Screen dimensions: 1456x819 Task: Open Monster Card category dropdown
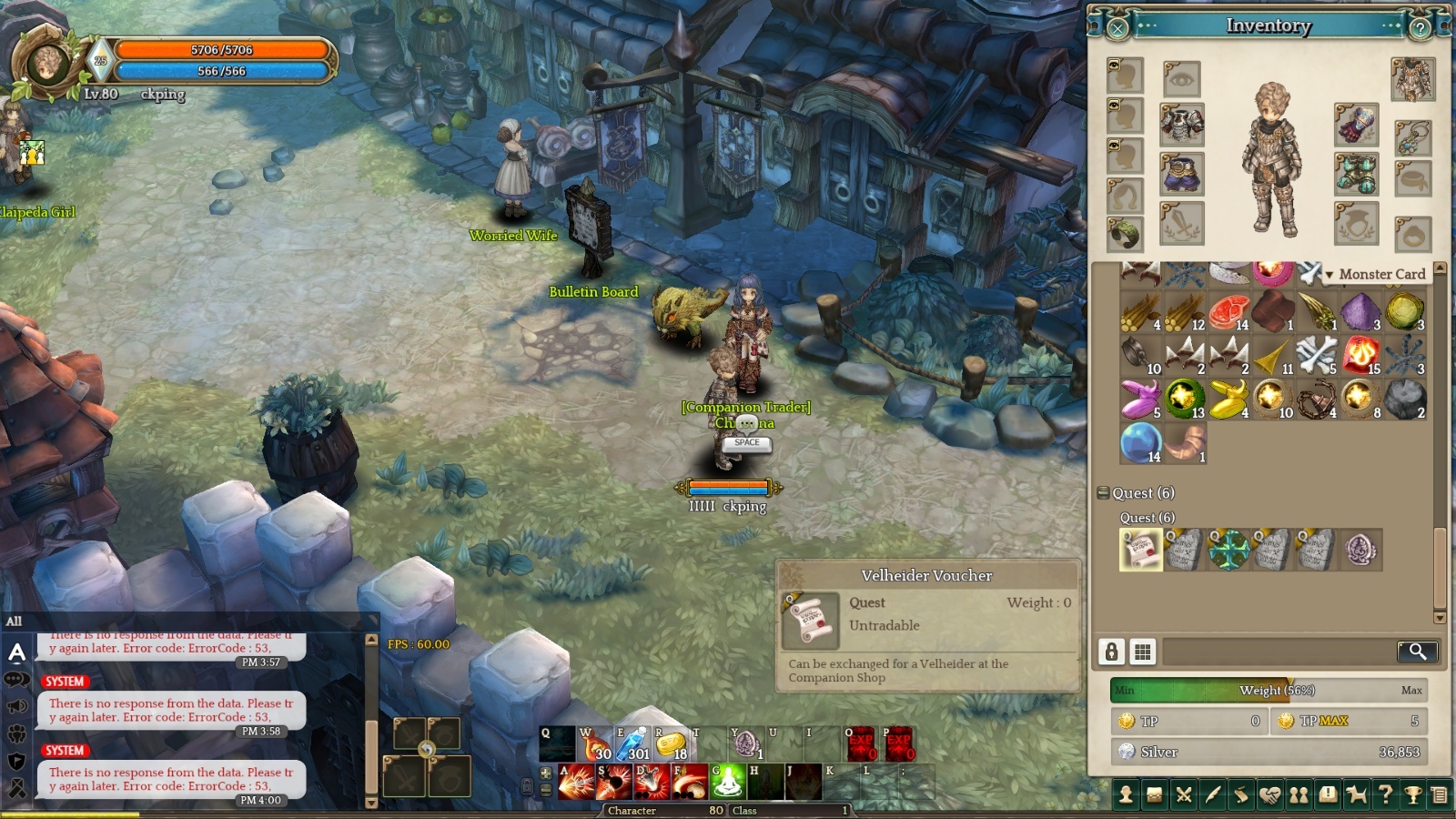[1329, 275]
